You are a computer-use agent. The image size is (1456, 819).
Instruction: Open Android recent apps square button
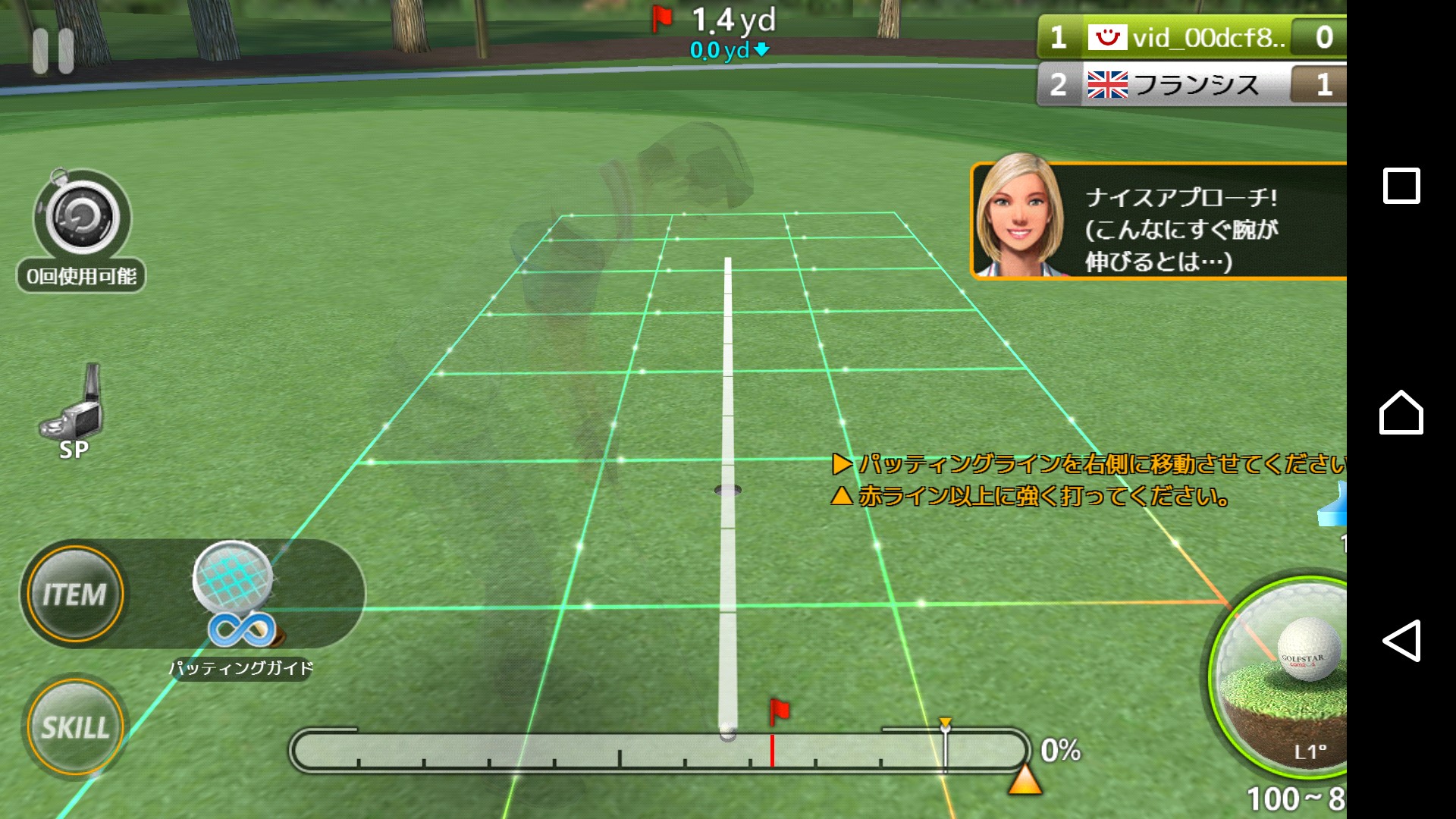coord(1401,186)
